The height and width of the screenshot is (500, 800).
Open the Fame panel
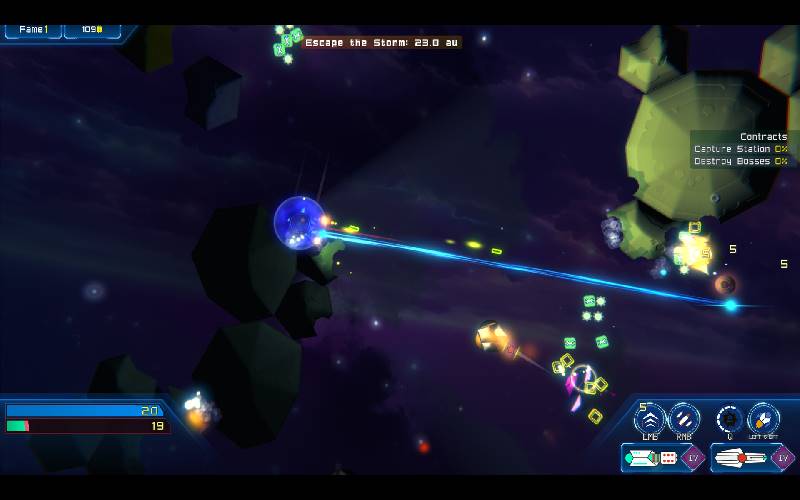pos(33,30)
